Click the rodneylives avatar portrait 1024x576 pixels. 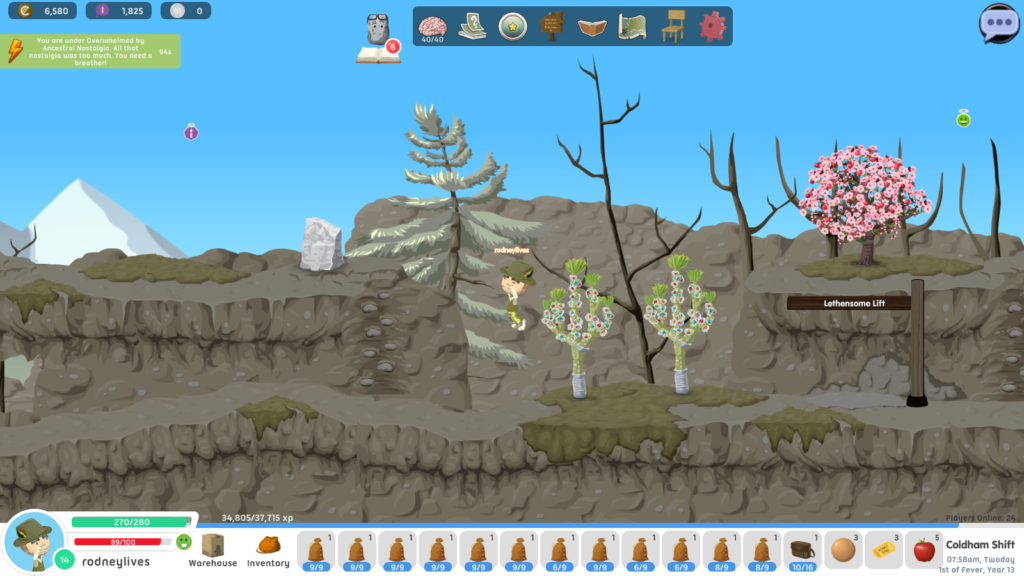point(34,542)
